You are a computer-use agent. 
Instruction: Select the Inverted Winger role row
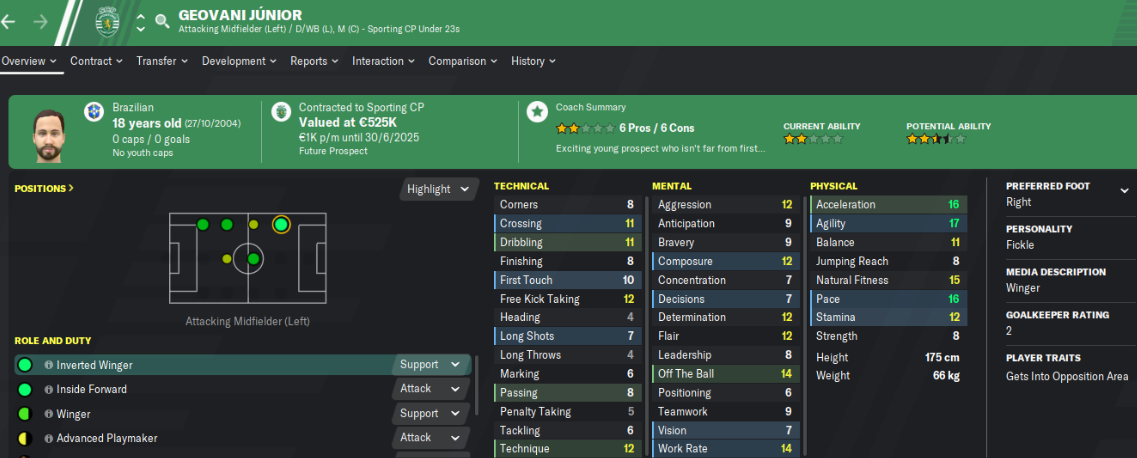point(200,365)
